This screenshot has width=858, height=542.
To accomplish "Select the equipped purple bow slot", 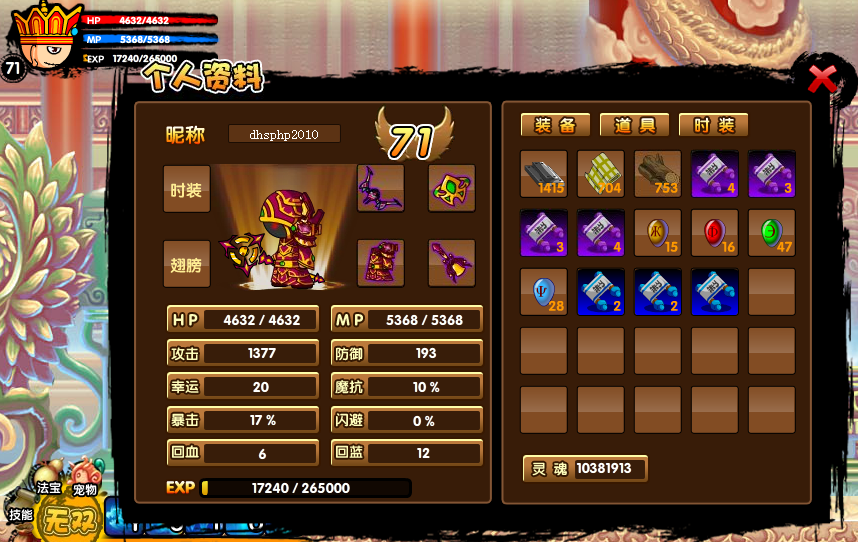I will tap(381, 188).
